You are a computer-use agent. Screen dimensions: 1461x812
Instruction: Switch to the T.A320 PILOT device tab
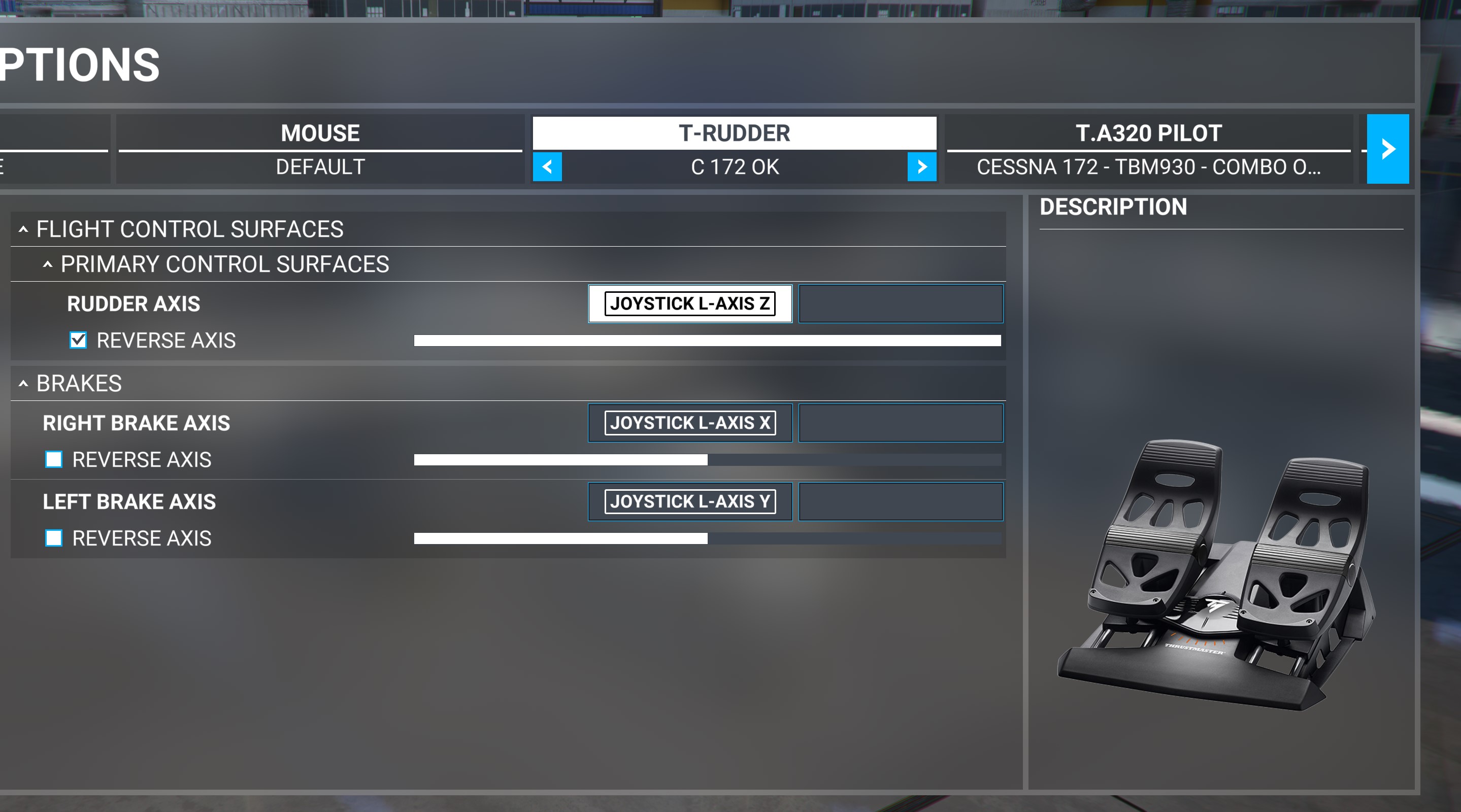[x=1148, y=132]
